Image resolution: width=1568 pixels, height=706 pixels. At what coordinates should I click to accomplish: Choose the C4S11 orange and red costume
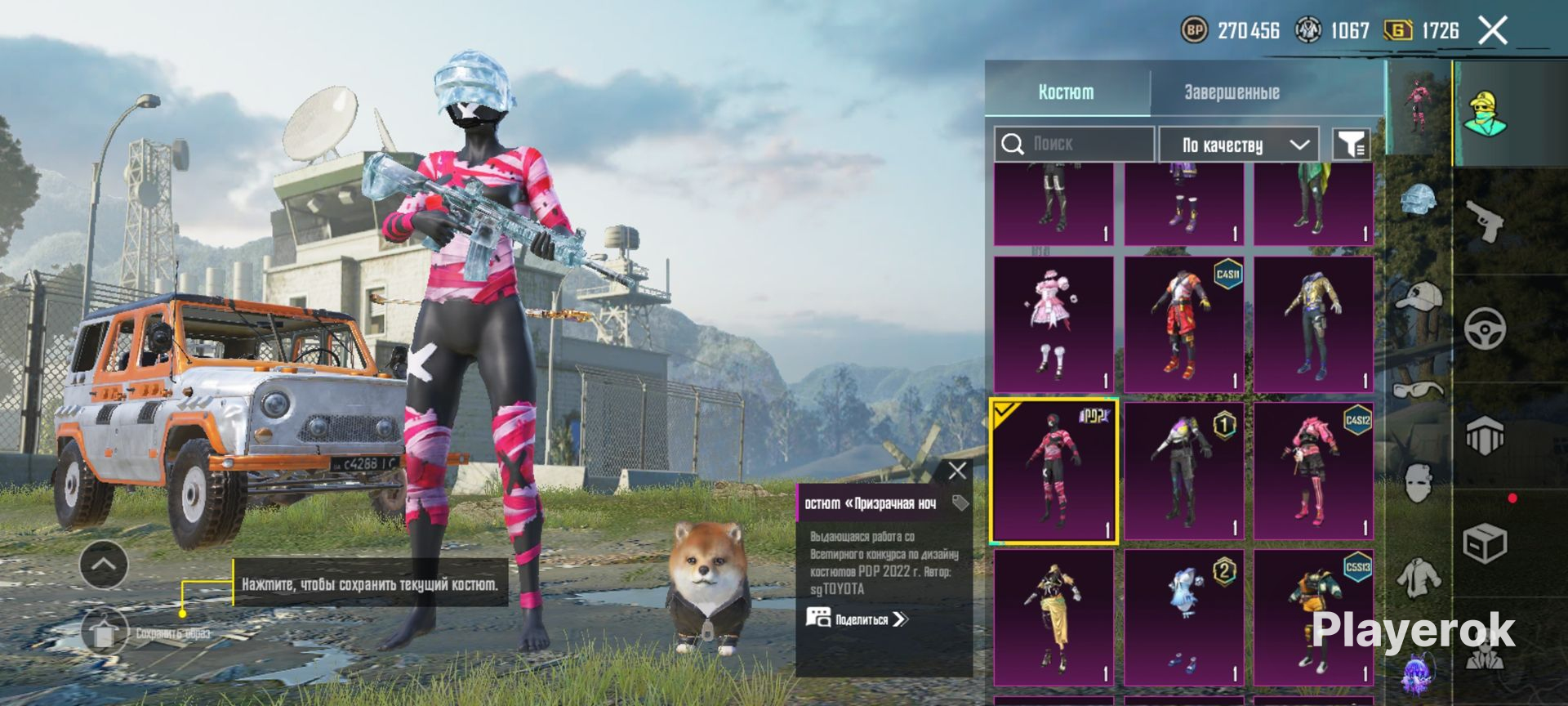tap(1183, 325)
